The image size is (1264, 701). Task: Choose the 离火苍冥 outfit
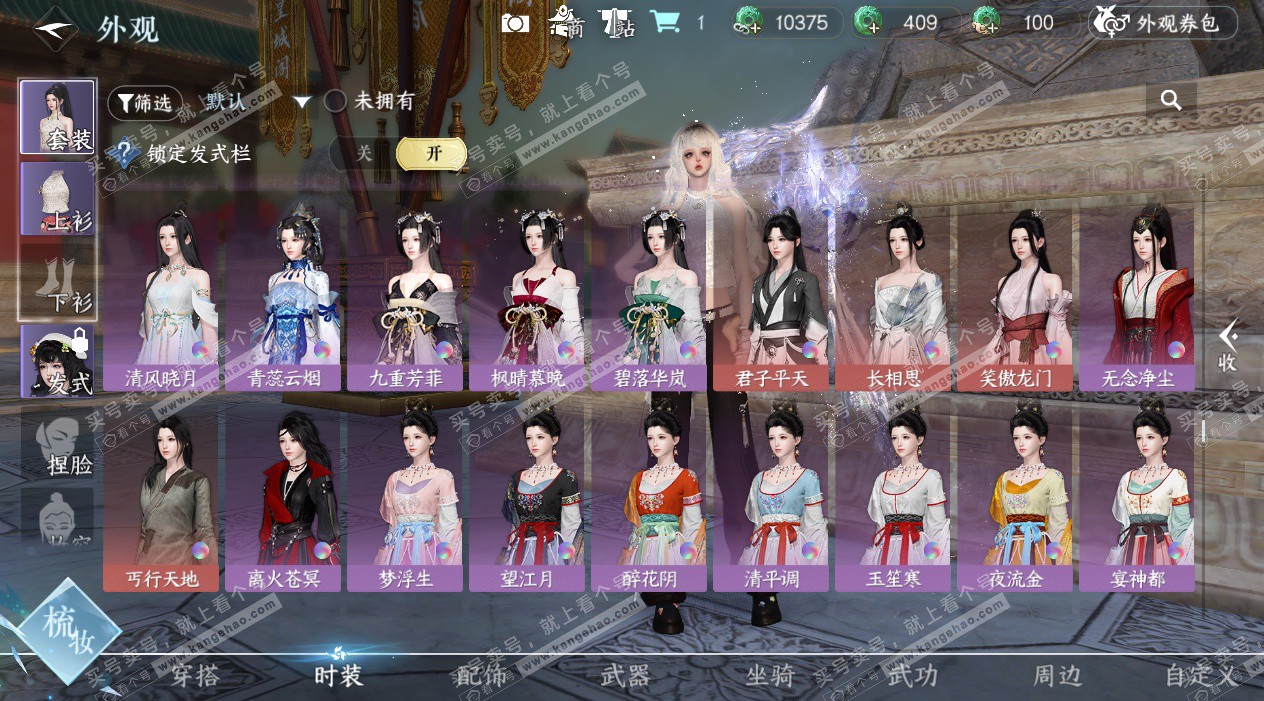[x=282, y=498]
